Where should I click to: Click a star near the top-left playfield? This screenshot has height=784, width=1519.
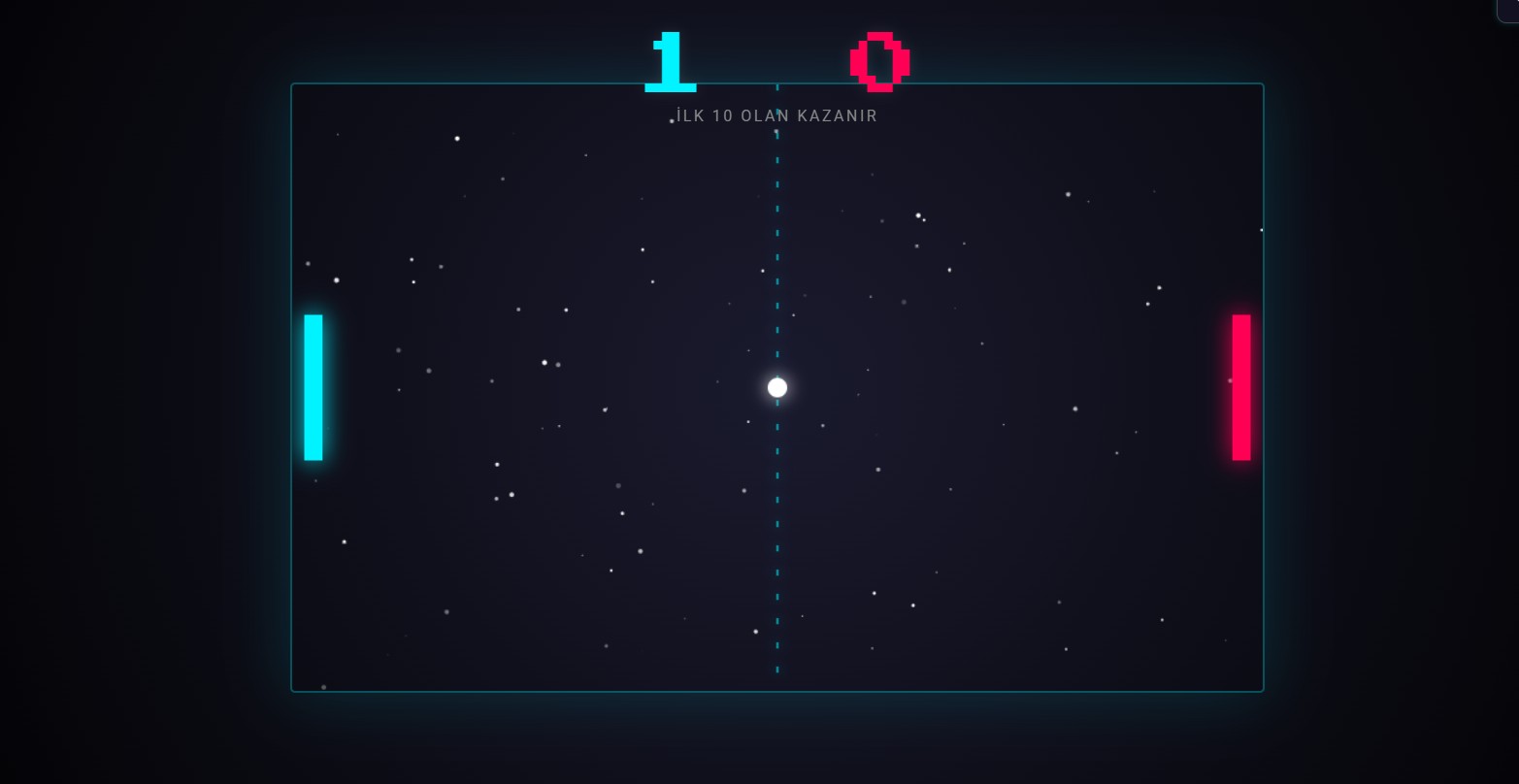click(x=457, y=138)
